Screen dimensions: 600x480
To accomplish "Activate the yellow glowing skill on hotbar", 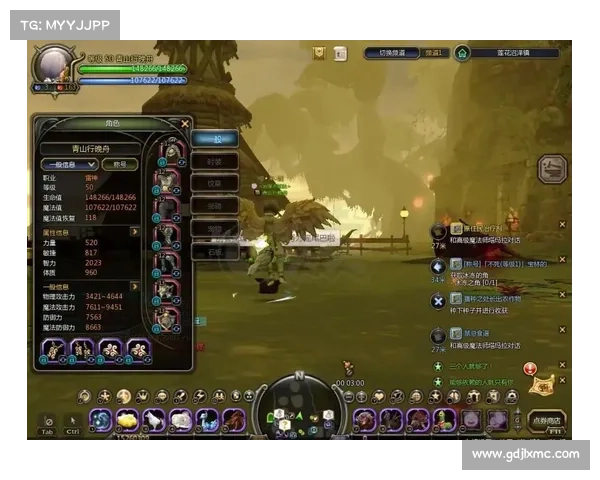I will pos(128,420).
